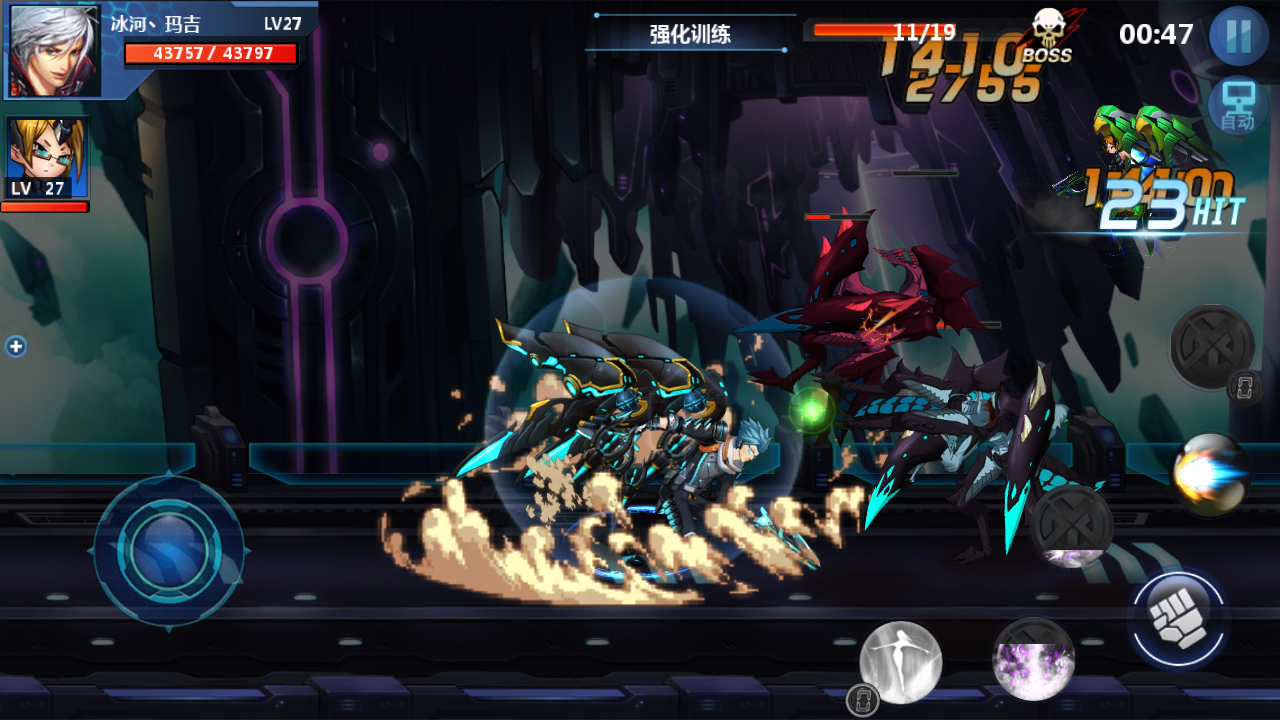
Task: Toggle the auto-battle (自动) button
Action: [x=1237, y=107]
